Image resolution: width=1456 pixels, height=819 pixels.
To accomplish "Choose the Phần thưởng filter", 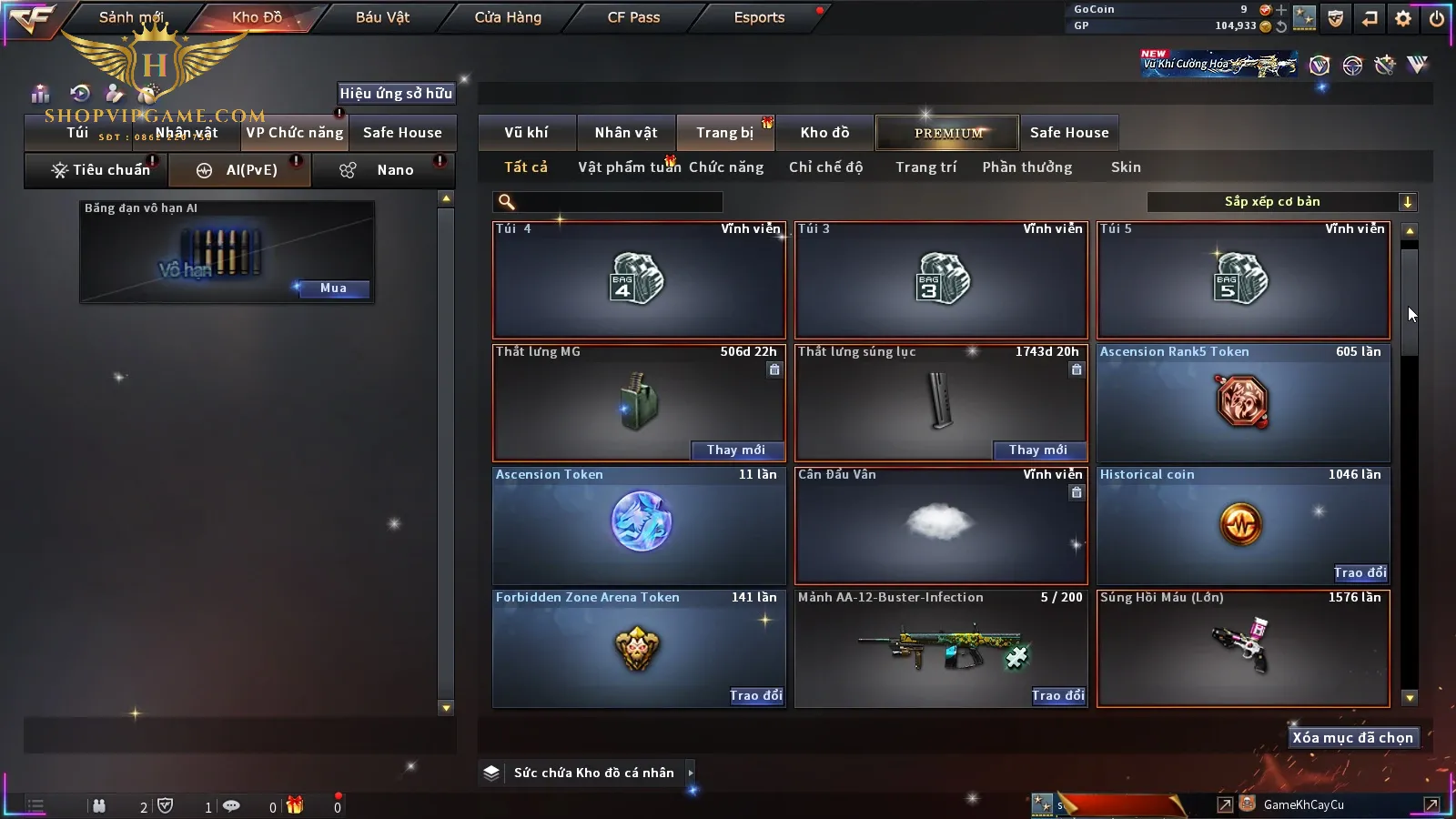I will point(1026,167).
